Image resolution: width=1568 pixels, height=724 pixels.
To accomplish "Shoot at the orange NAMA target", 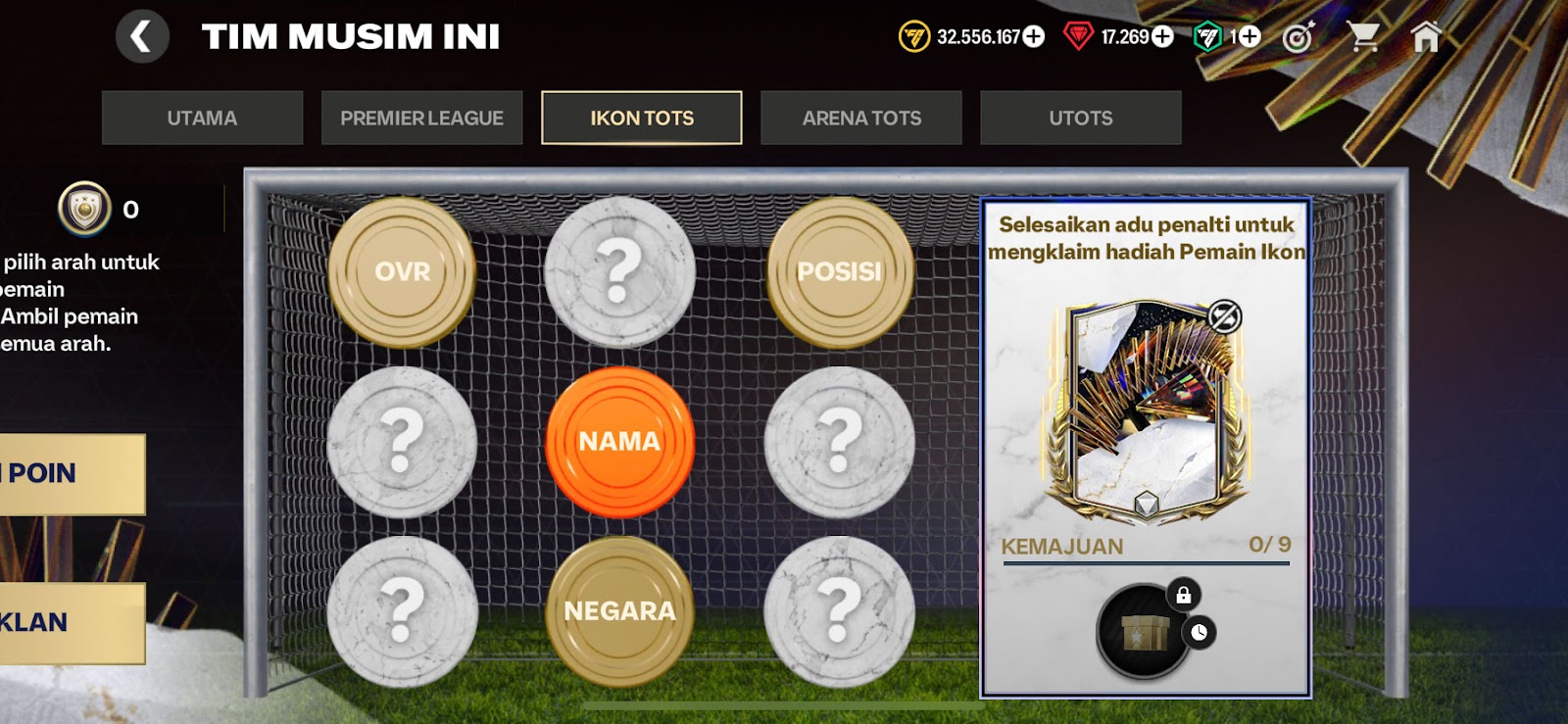I will click(619, 442).
